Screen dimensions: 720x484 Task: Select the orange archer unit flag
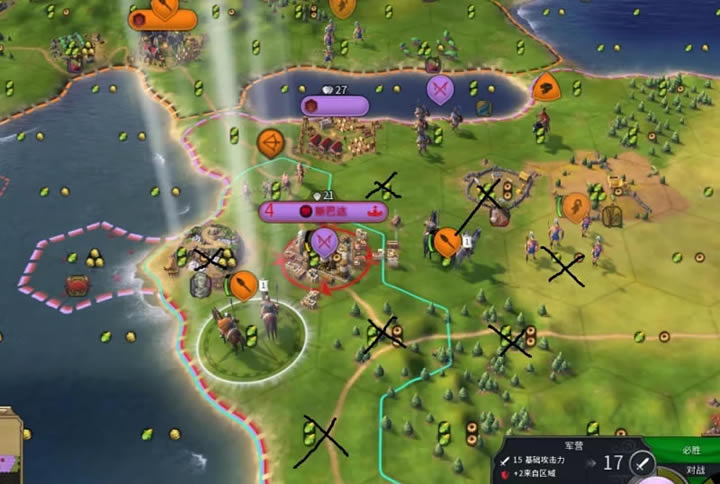(269, 143)
